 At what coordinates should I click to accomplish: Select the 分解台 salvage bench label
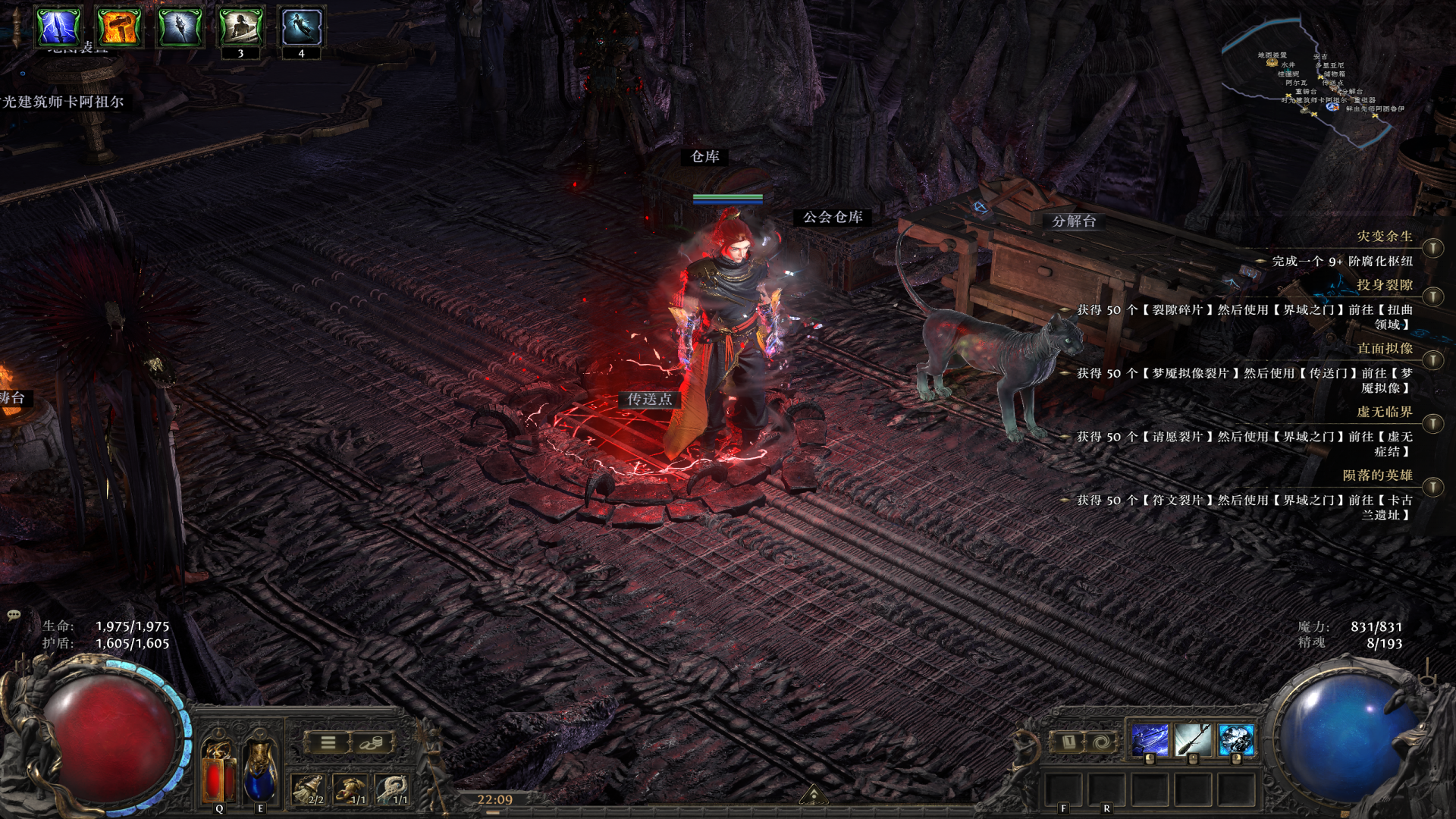point(1074,221)
